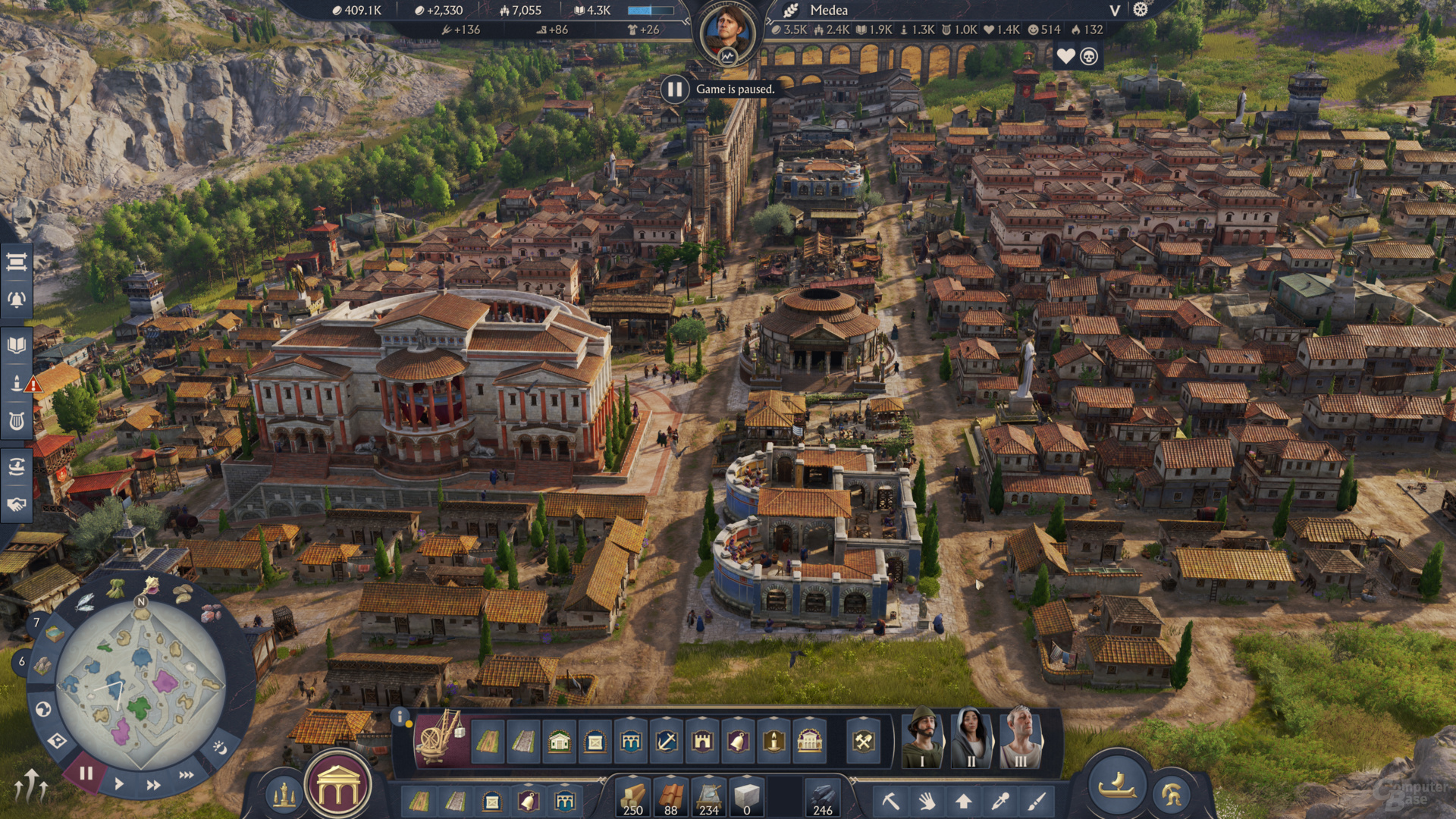The height and width of the screenshot is (819, 1456).
Task: Open the bell notifications panel
Action: [x=17, y=300]
